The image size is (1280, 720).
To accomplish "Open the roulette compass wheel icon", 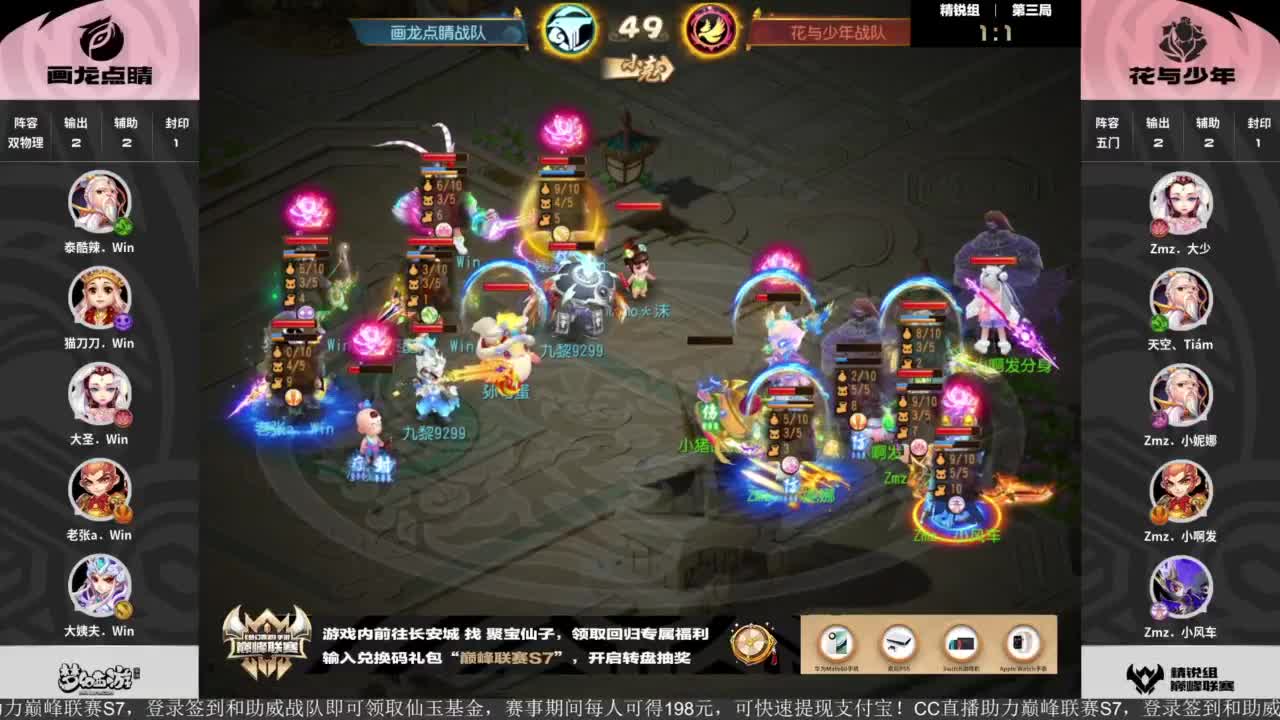I will click(750, 643).
